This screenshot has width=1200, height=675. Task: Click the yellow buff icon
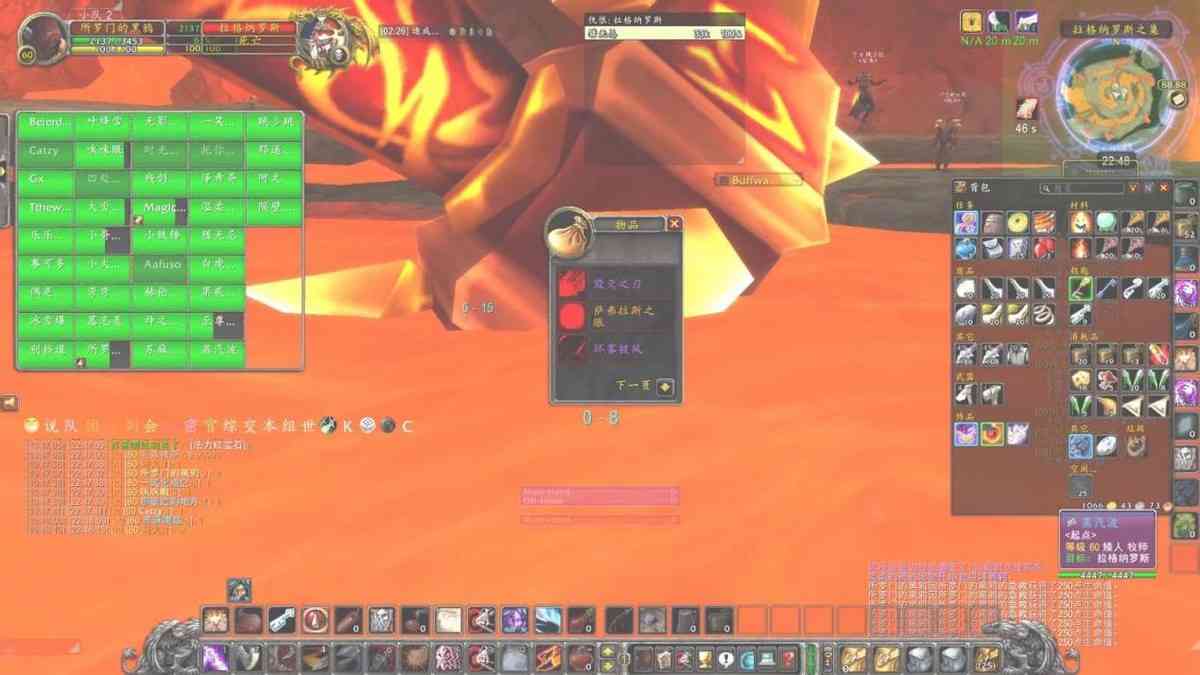971,21
